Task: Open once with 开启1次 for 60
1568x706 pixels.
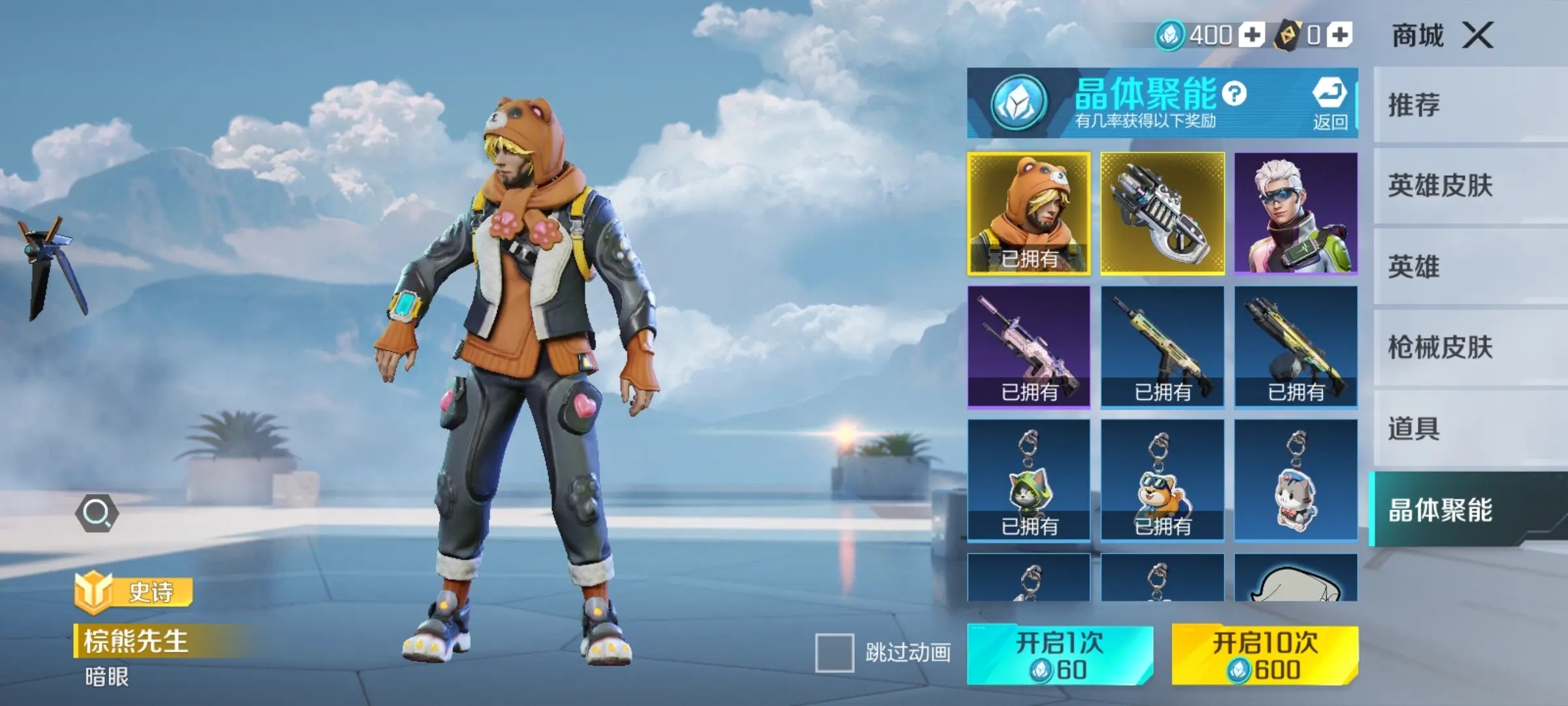Action: pos(1060,655)
